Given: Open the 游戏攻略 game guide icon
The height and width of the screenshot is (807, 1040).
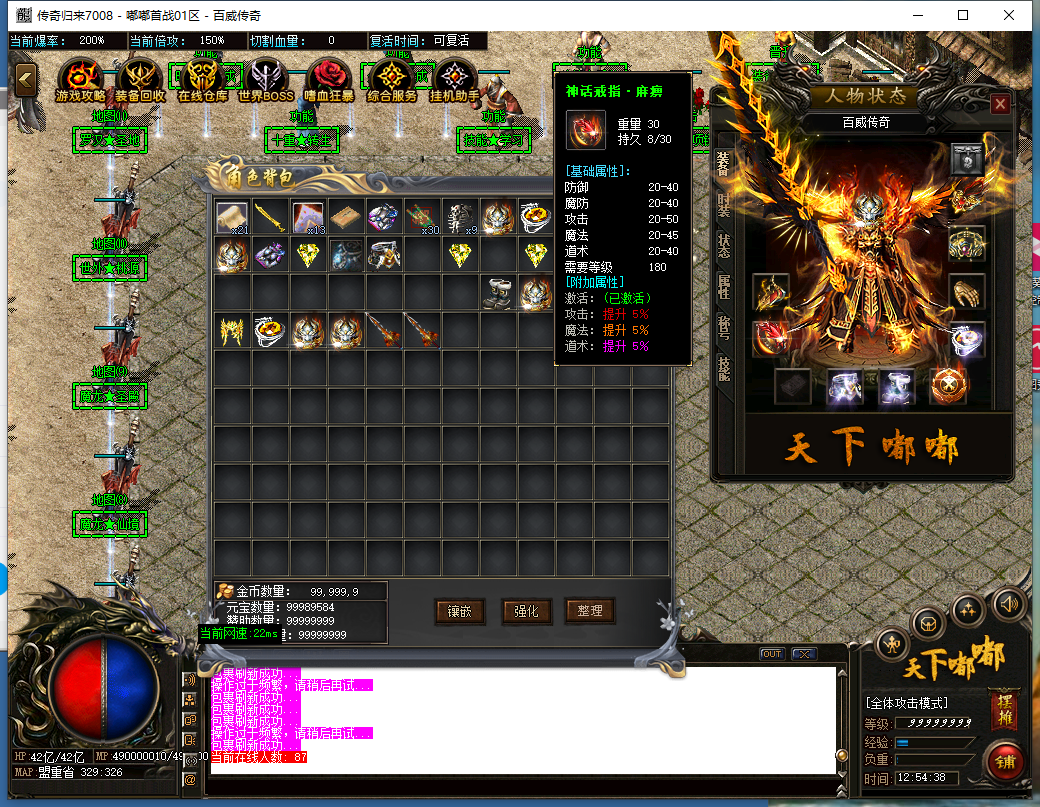Looking at the screenshot, I should (80, 78).
